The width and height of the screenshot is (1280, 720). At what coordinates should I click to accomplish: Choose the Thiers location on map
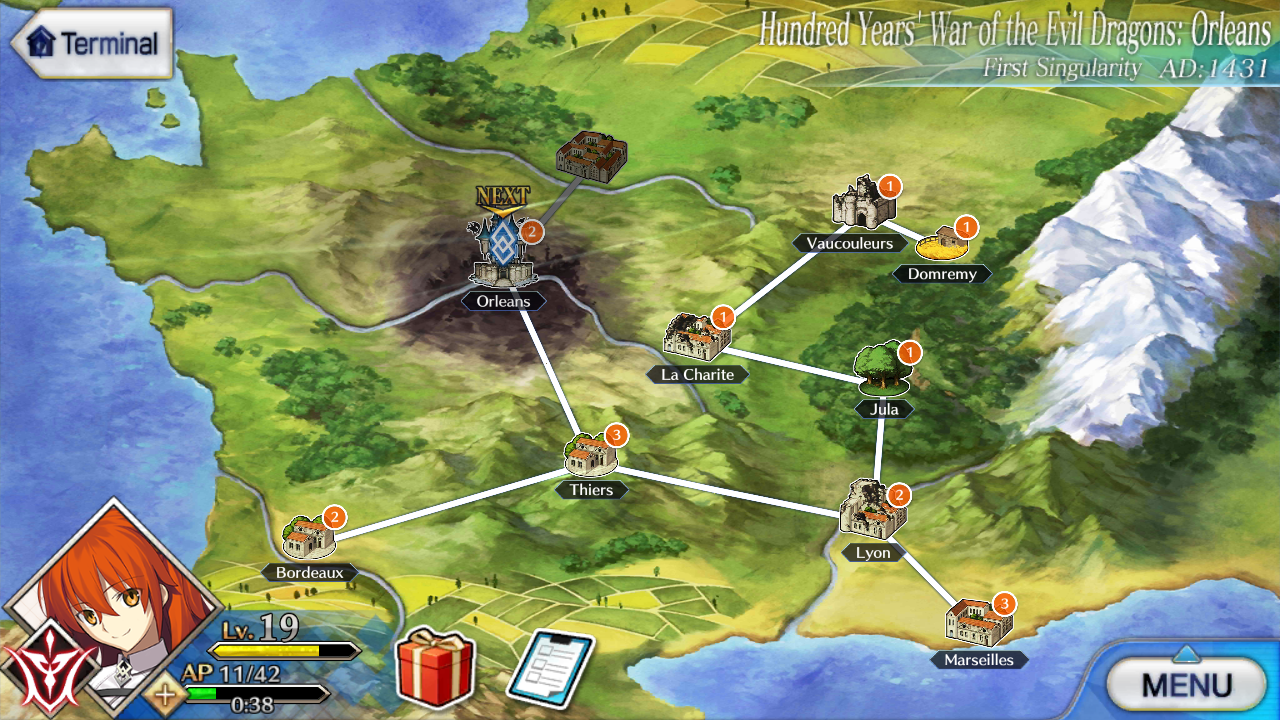tap(593, 455)
